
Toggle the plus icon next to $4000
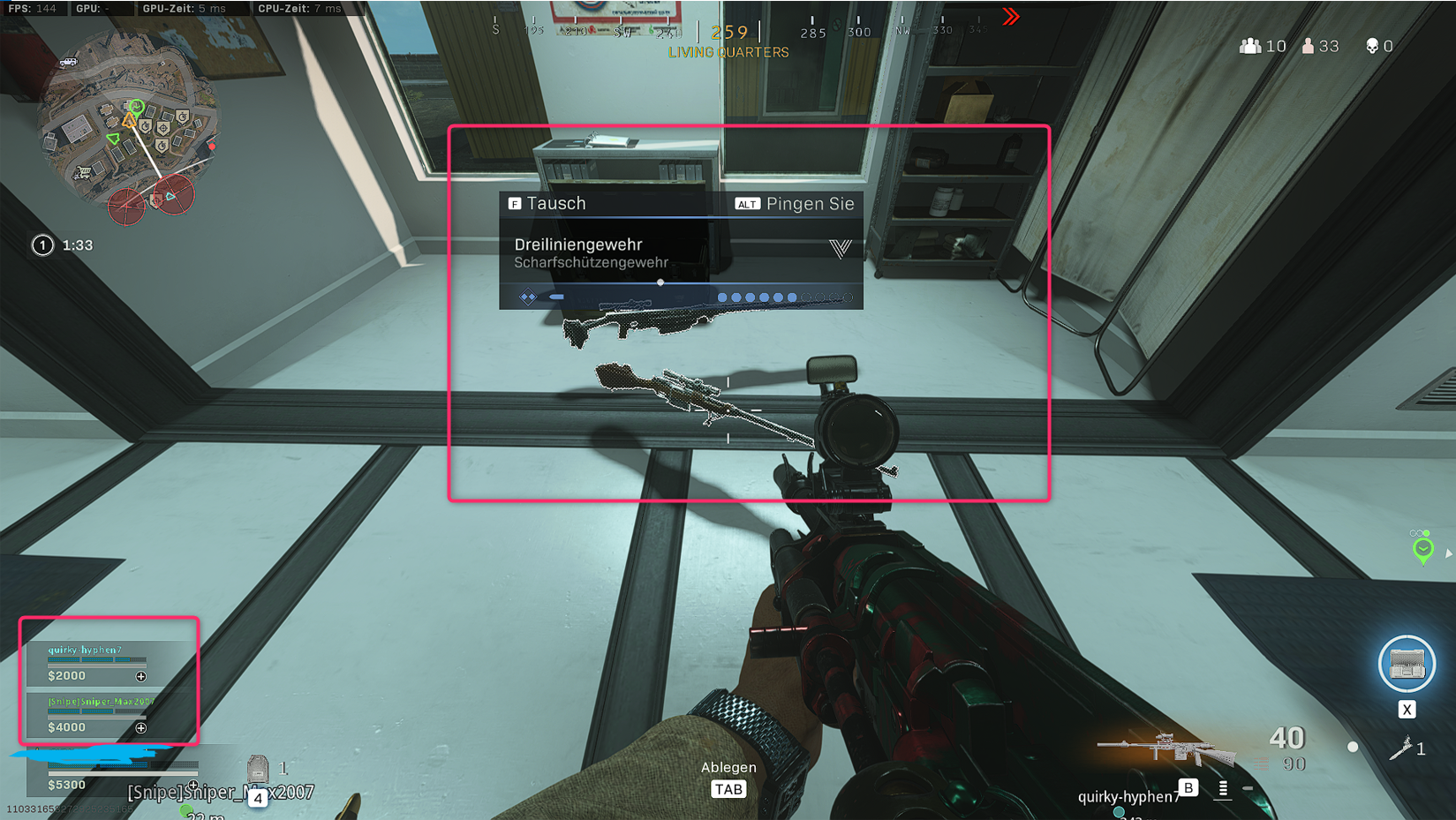click(140, 727)
